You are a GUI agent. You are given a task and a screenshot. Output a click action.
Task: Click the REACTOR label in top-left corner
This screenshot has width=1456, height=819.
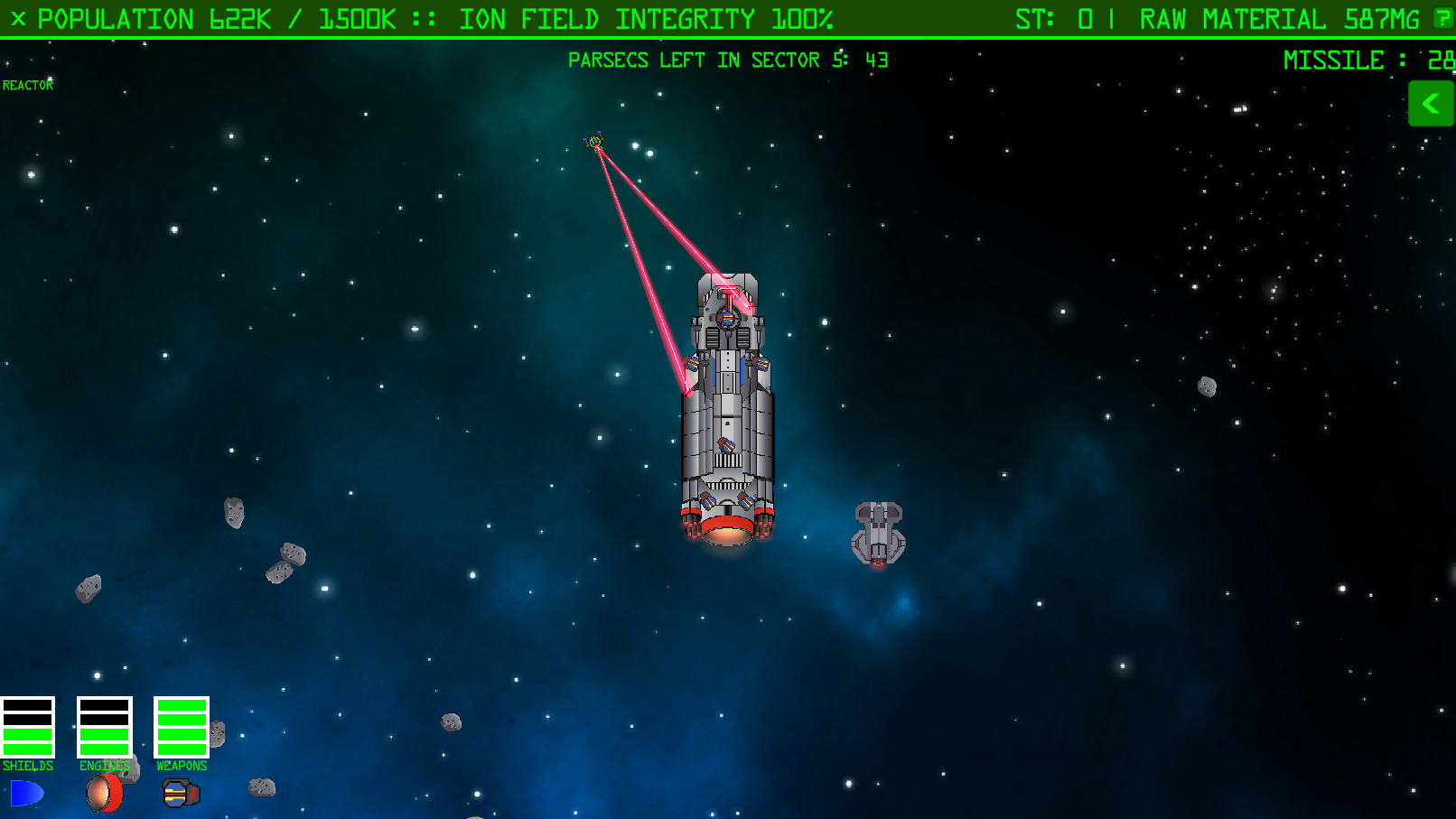point(28,85)
